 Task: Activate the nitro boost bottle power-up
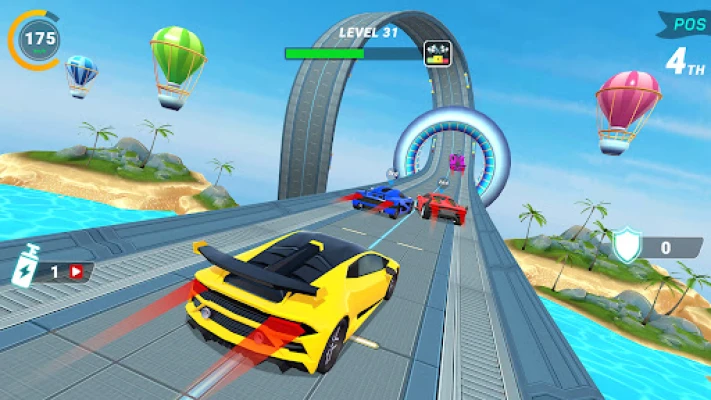pos(24,270)
